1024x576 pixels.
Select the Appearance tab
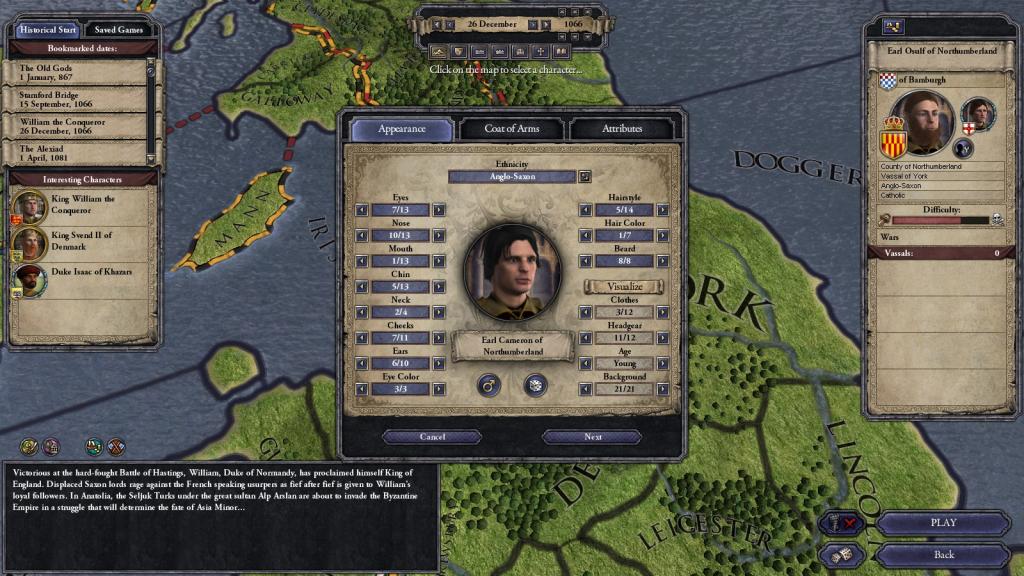click(x=402, y=129)
